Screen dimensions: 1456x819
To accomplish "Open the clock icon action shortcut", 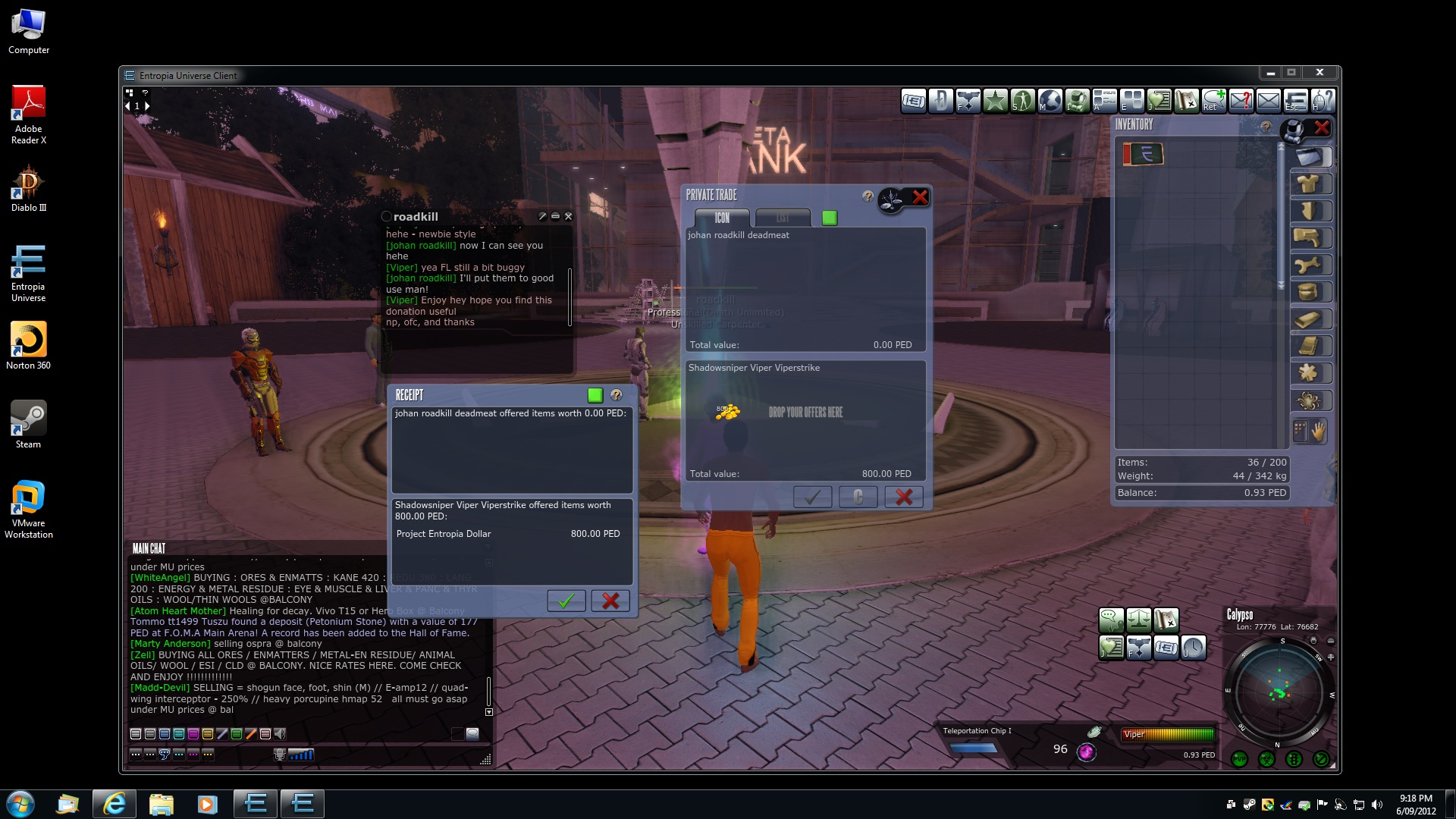I will pyautogui.click(x=1193, y=648).
